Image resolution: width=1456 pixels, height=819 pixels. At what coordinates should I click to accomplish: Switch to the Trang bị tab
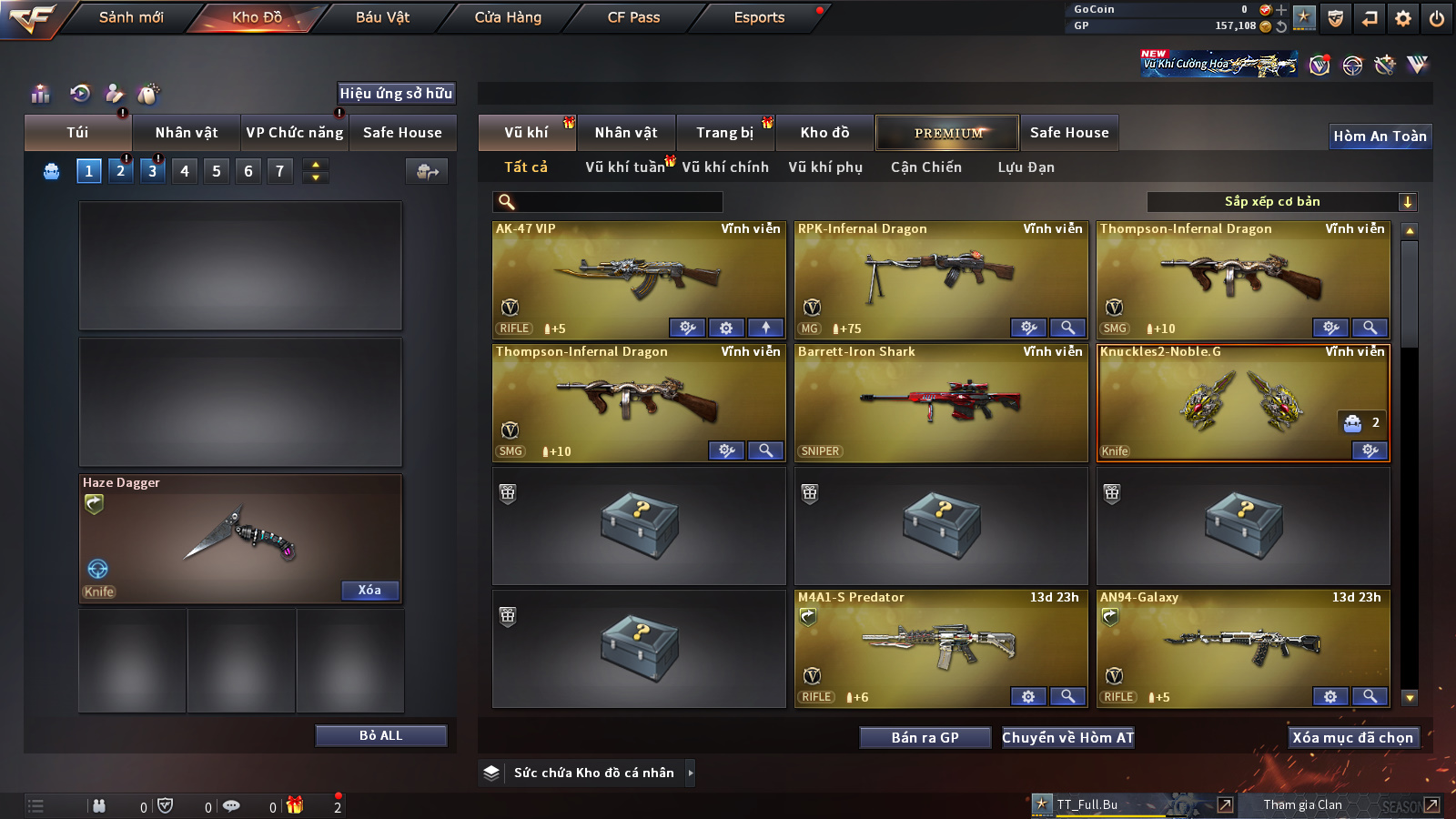(x=724, y=133)
